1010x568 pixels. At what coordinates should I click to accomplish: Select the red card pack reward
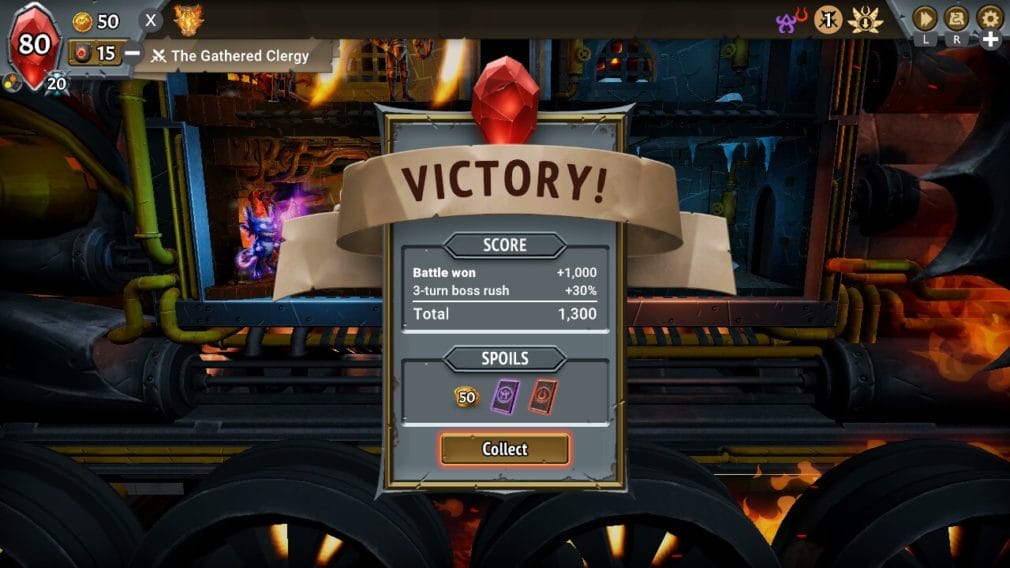click(x=543, y=395)
